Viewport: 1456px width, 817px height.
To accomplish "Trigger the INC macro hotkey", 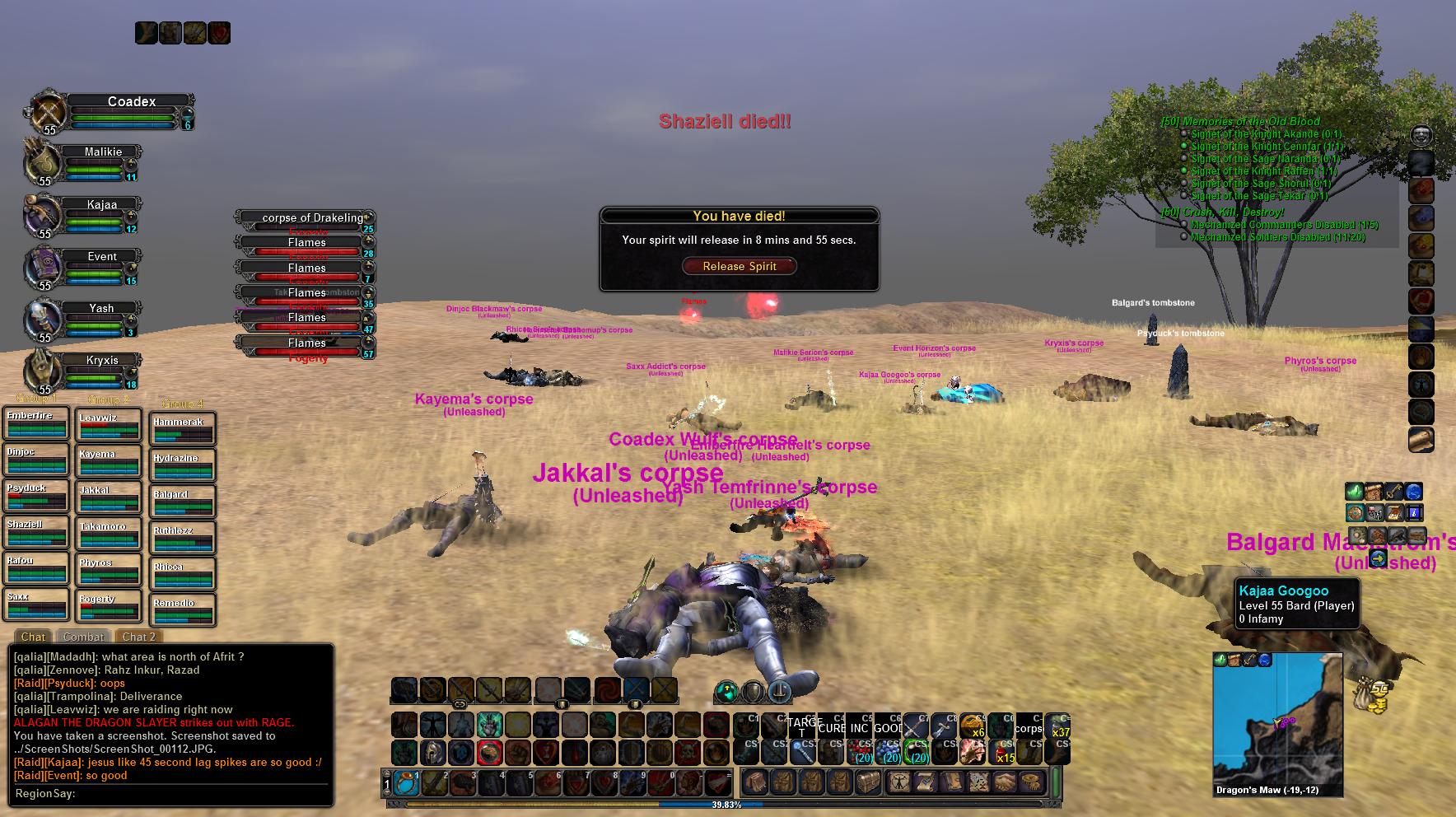I will pyautogui.click(x=859, y=726).
